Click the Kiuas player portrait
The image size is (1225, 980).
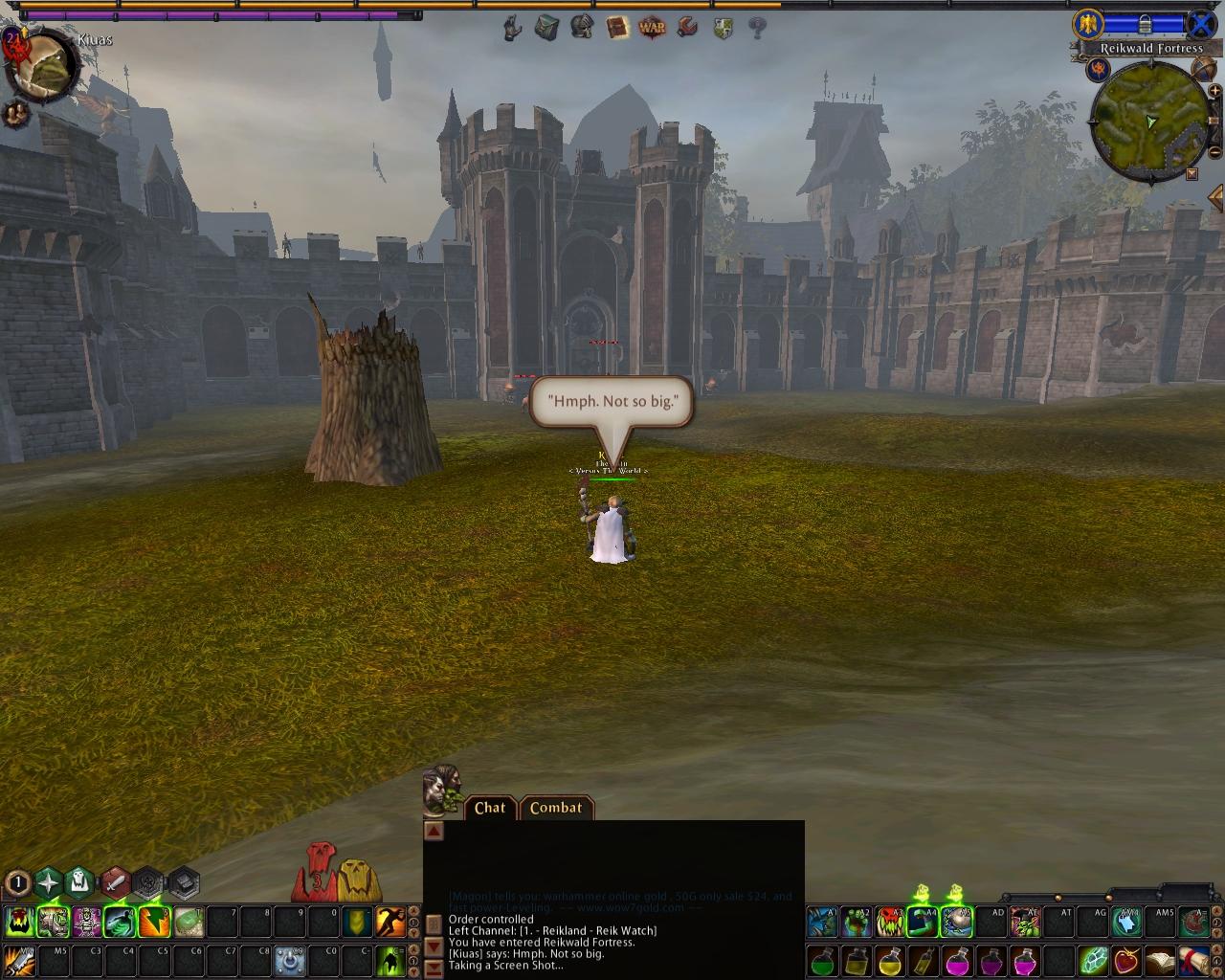tap(44, 66)
